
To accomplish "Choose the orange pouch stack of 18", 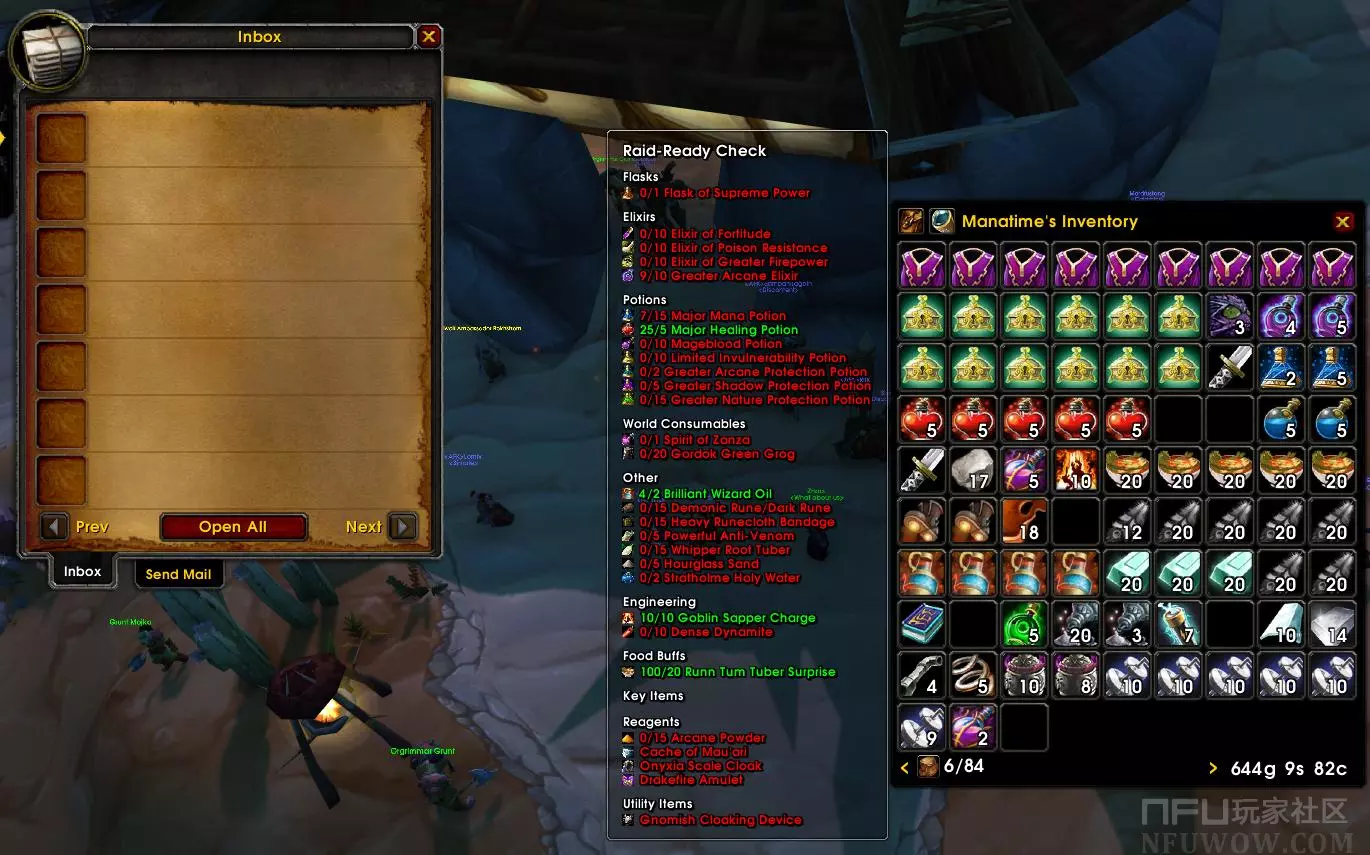I will (x=1024, y=521).
